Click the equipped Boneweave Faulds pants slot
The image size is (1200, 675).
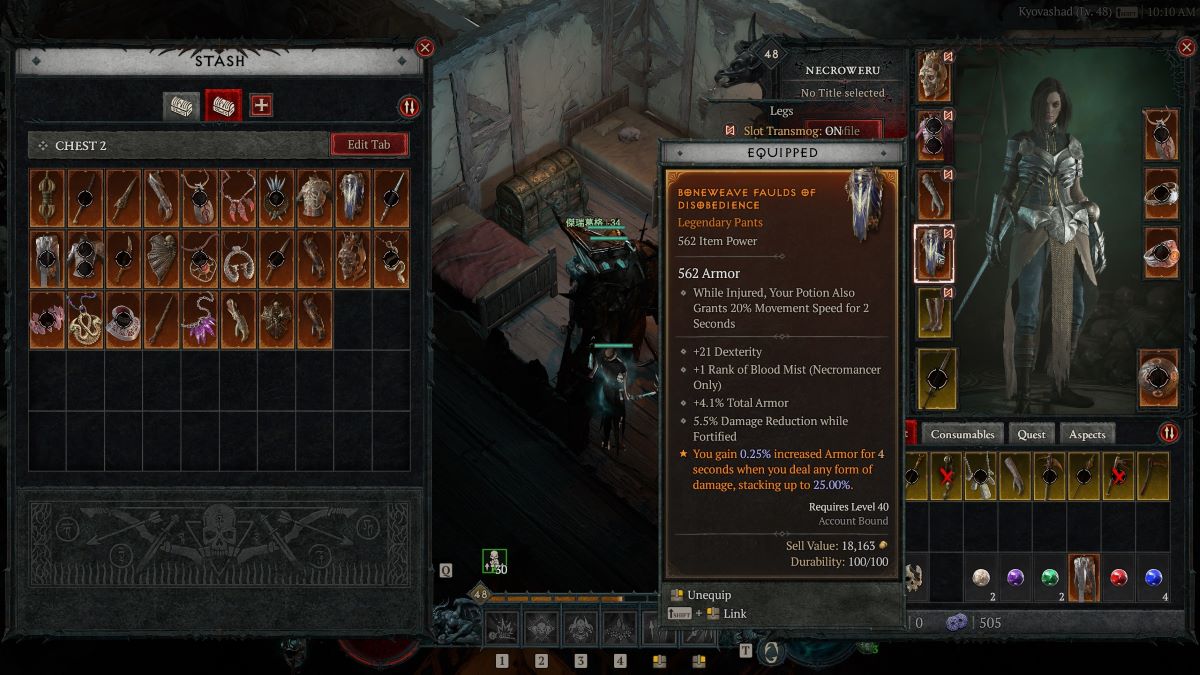coord(934,253)
